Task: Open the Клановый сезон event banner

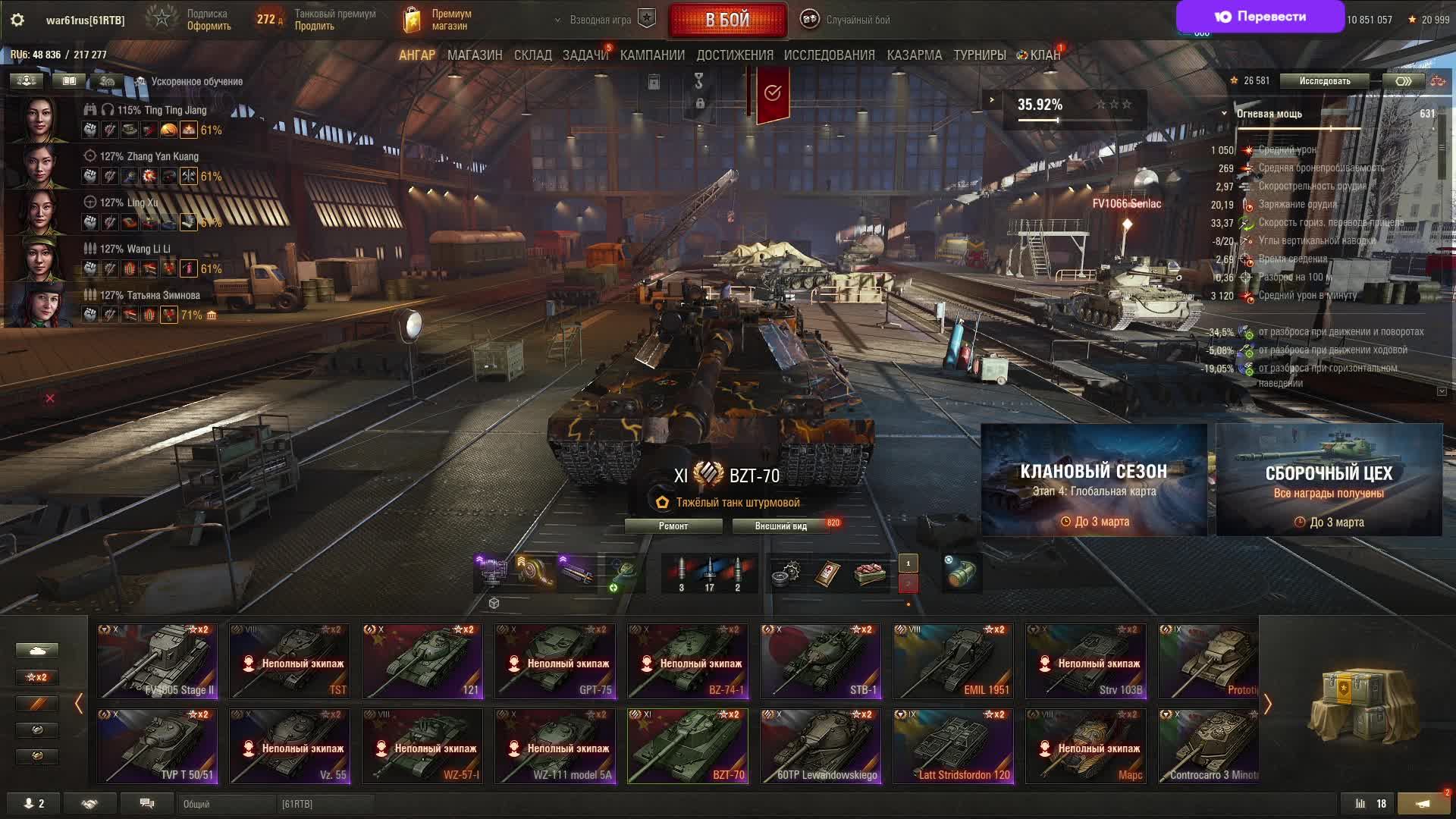Action: coord(1094,480)
